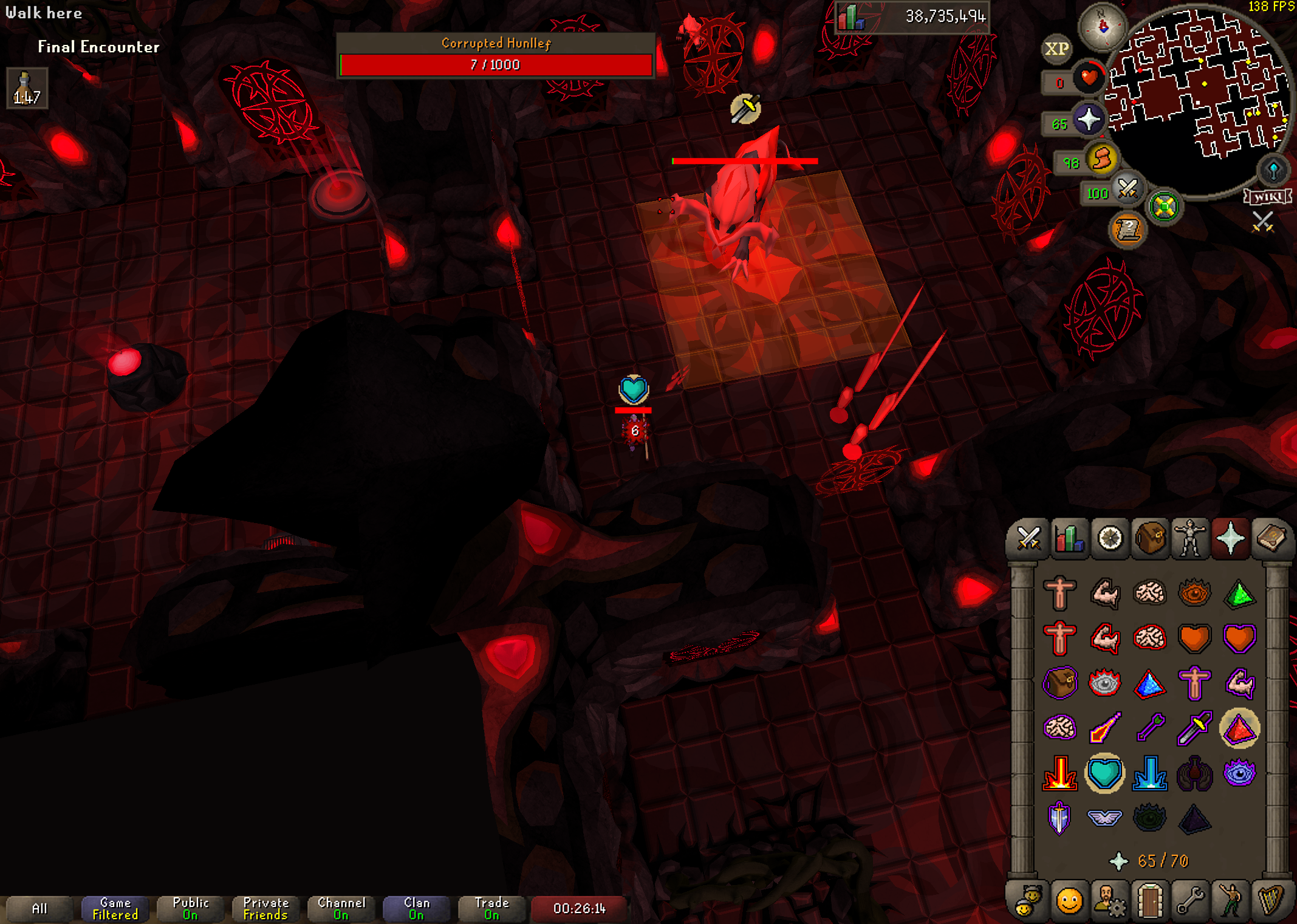Image resolution: width=1297 pixels, height=924 pixels.
Task: Switch to the Clan chat tab
Action: tap(416, 909)
